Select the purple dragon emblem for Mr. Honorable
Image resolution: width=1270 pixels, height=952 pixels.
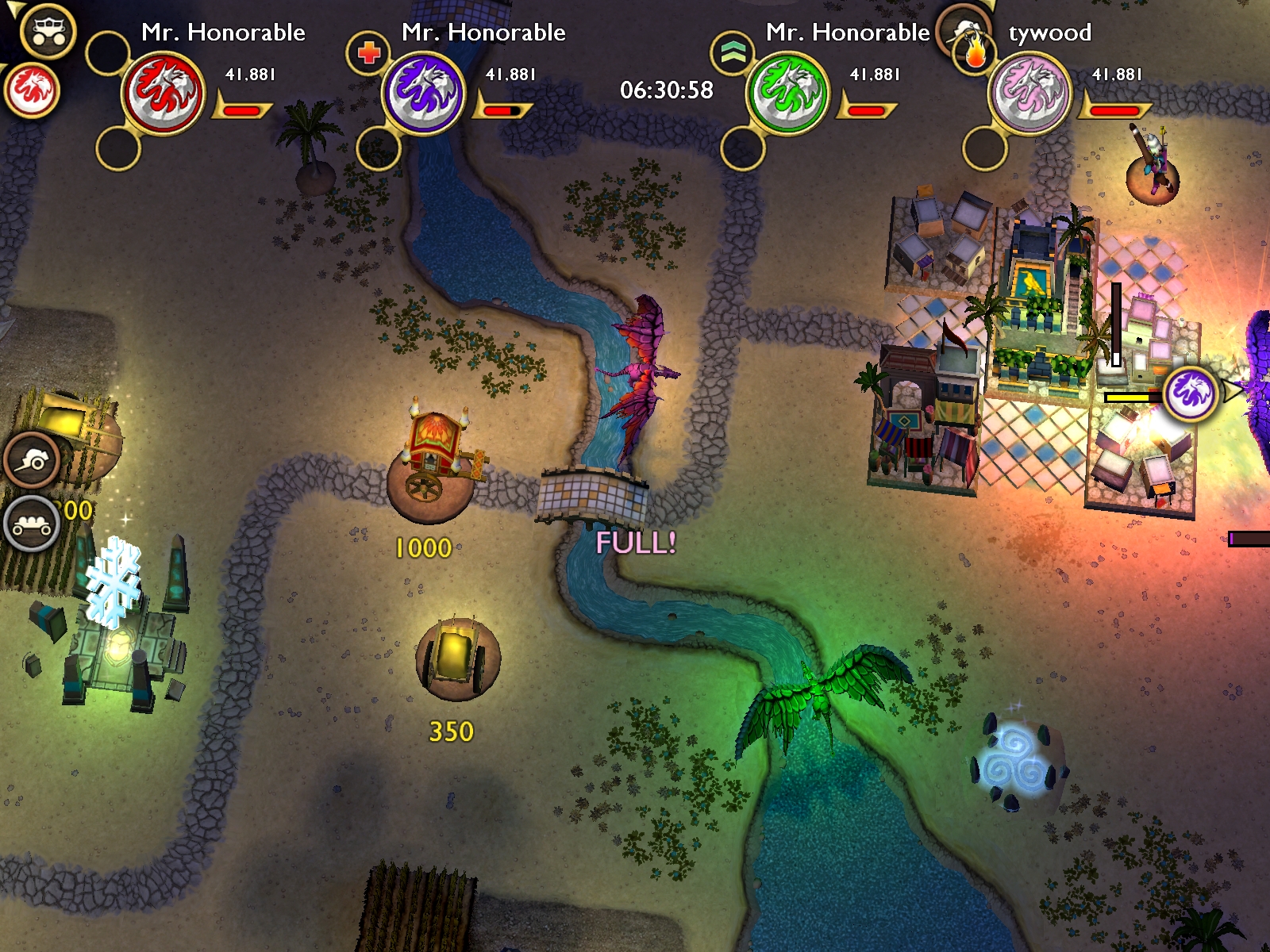[423, 87]
